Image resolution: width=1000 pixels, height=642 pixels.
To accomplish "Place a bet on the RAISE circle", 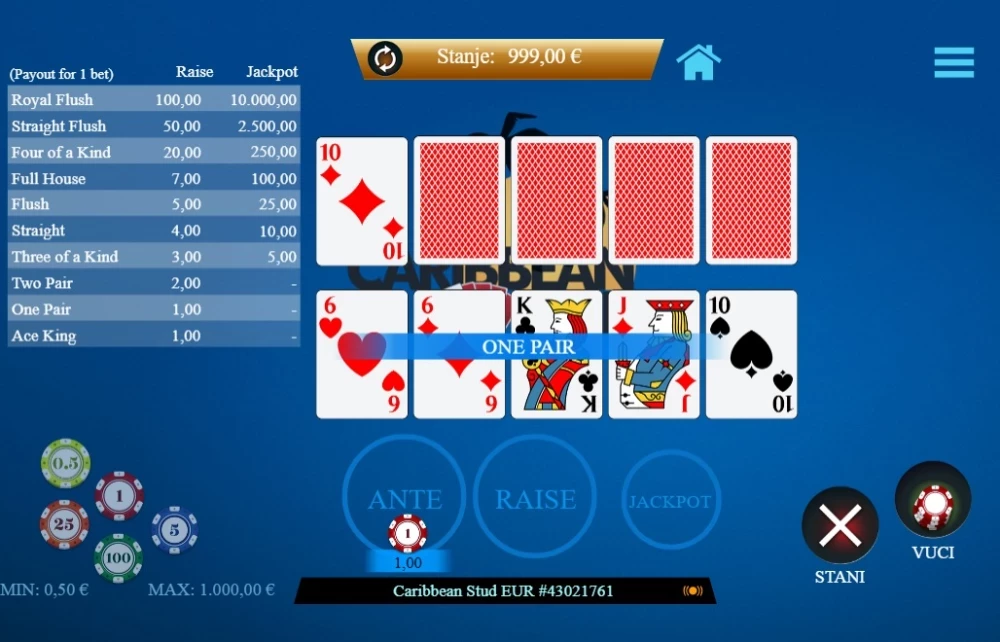I will click(x=535, y=497).
